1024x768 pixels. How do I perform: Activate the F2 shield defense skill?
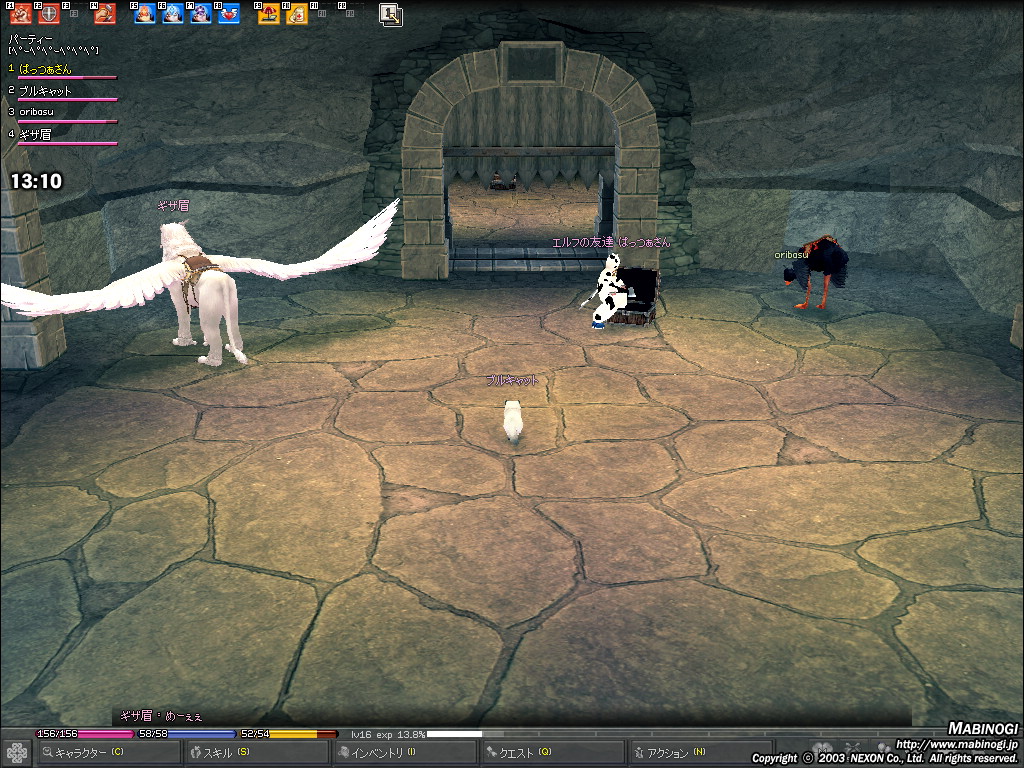(48, 14)
